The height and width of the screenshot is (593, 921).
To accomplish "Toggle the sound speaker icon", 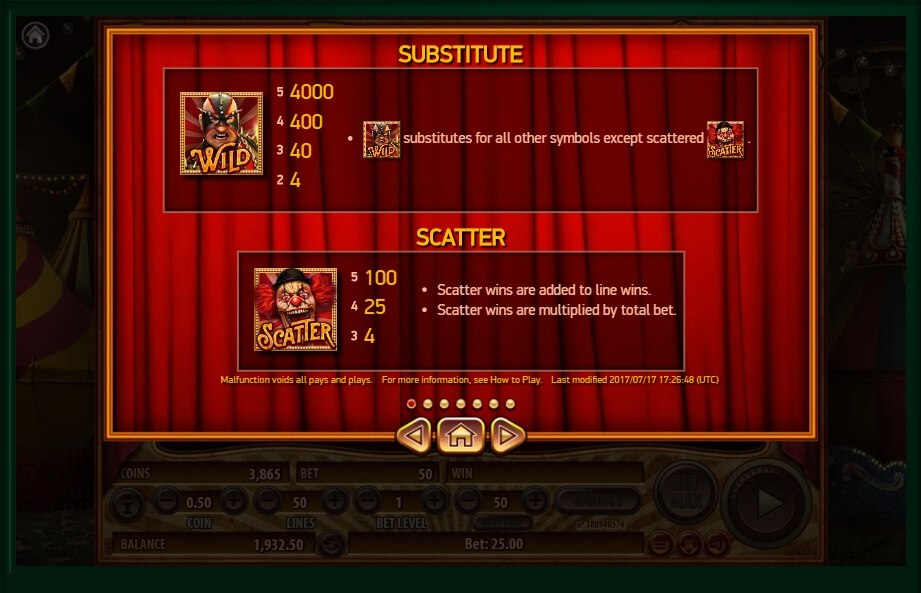I will [x=715, y=544].
